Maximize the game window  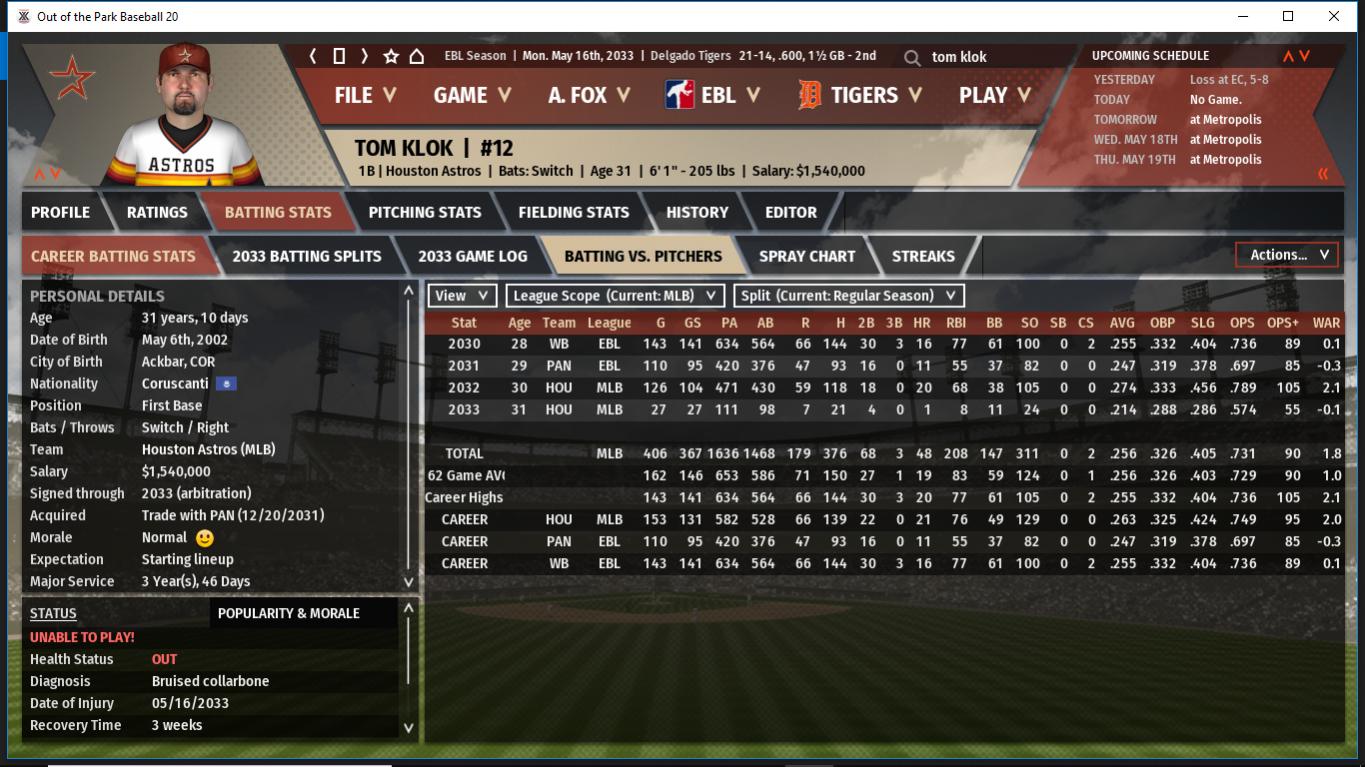pyautogui.click(x=1288, y=16)
